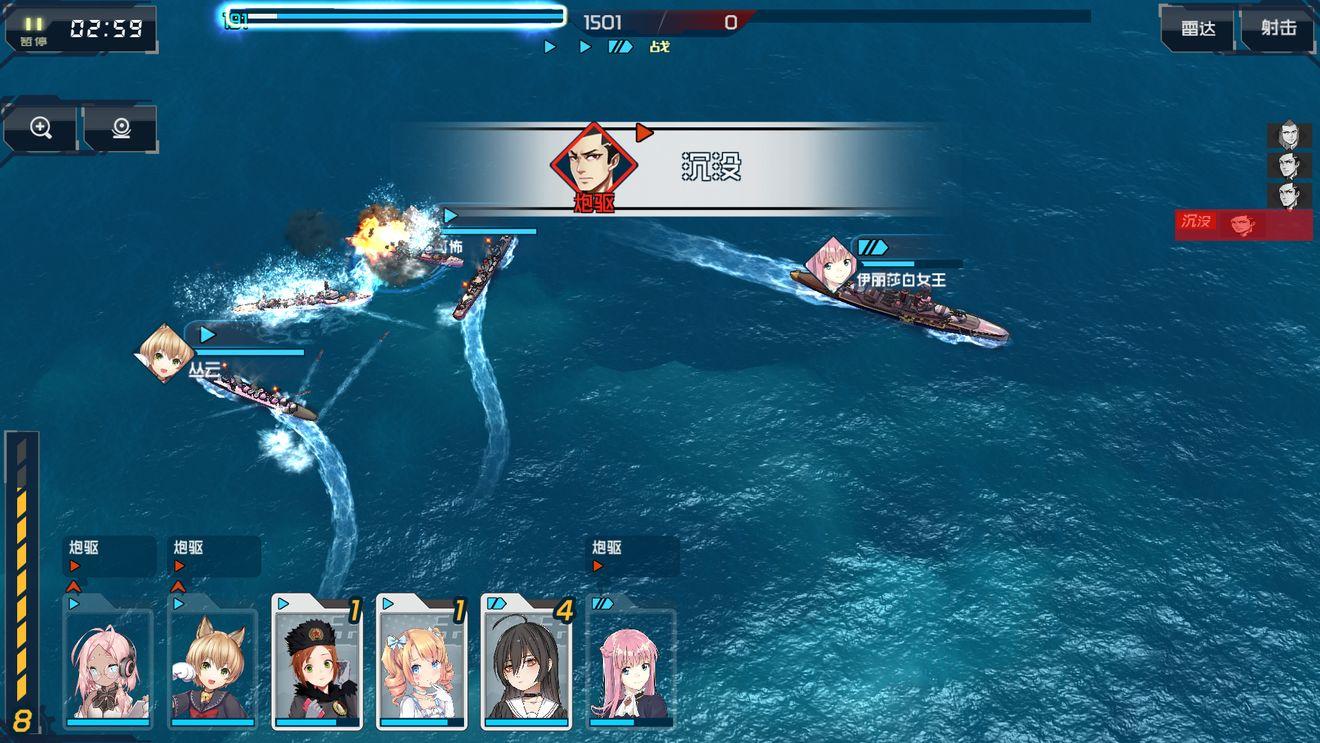Open the 雷达 radar button

tap(1198, 29)
